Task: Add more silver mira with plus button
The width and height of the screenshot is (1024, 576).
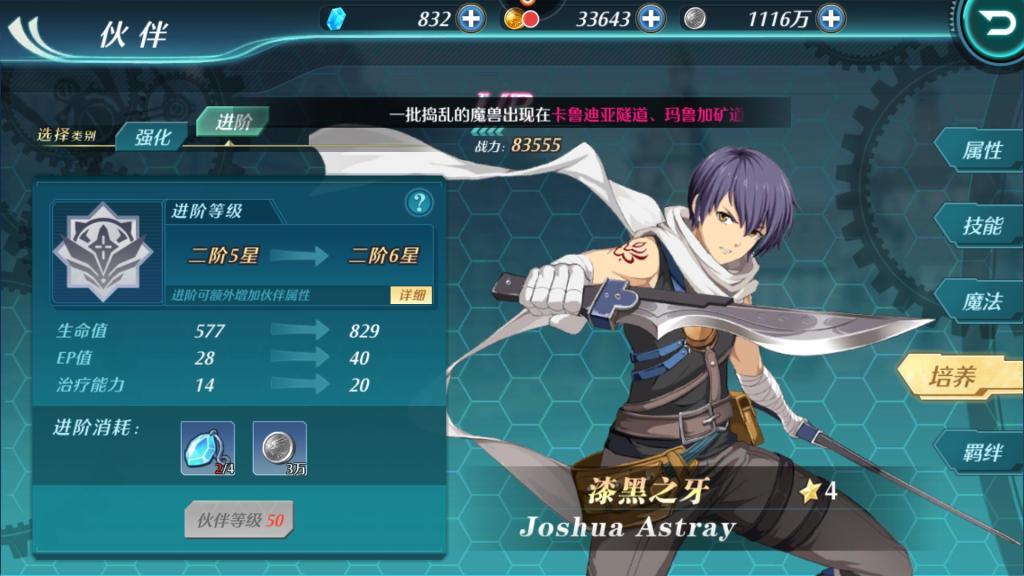Action: pyautogui.click(x=830, y=18)
